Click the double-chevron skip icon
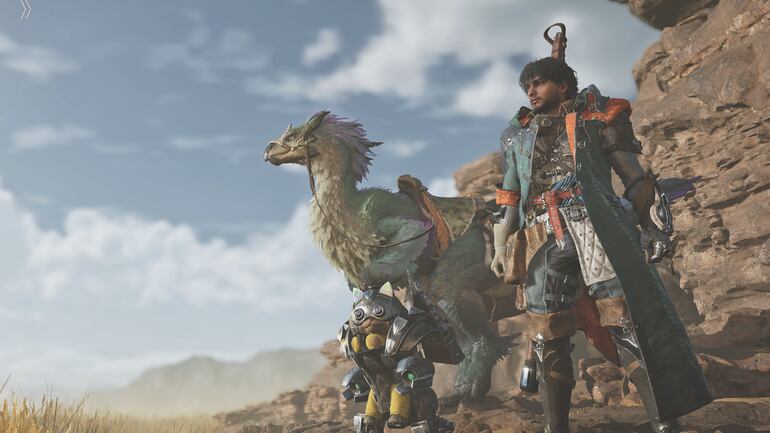The width and height of the screenshot is (770, 433). pyautogui.click(x=25, y=9)
